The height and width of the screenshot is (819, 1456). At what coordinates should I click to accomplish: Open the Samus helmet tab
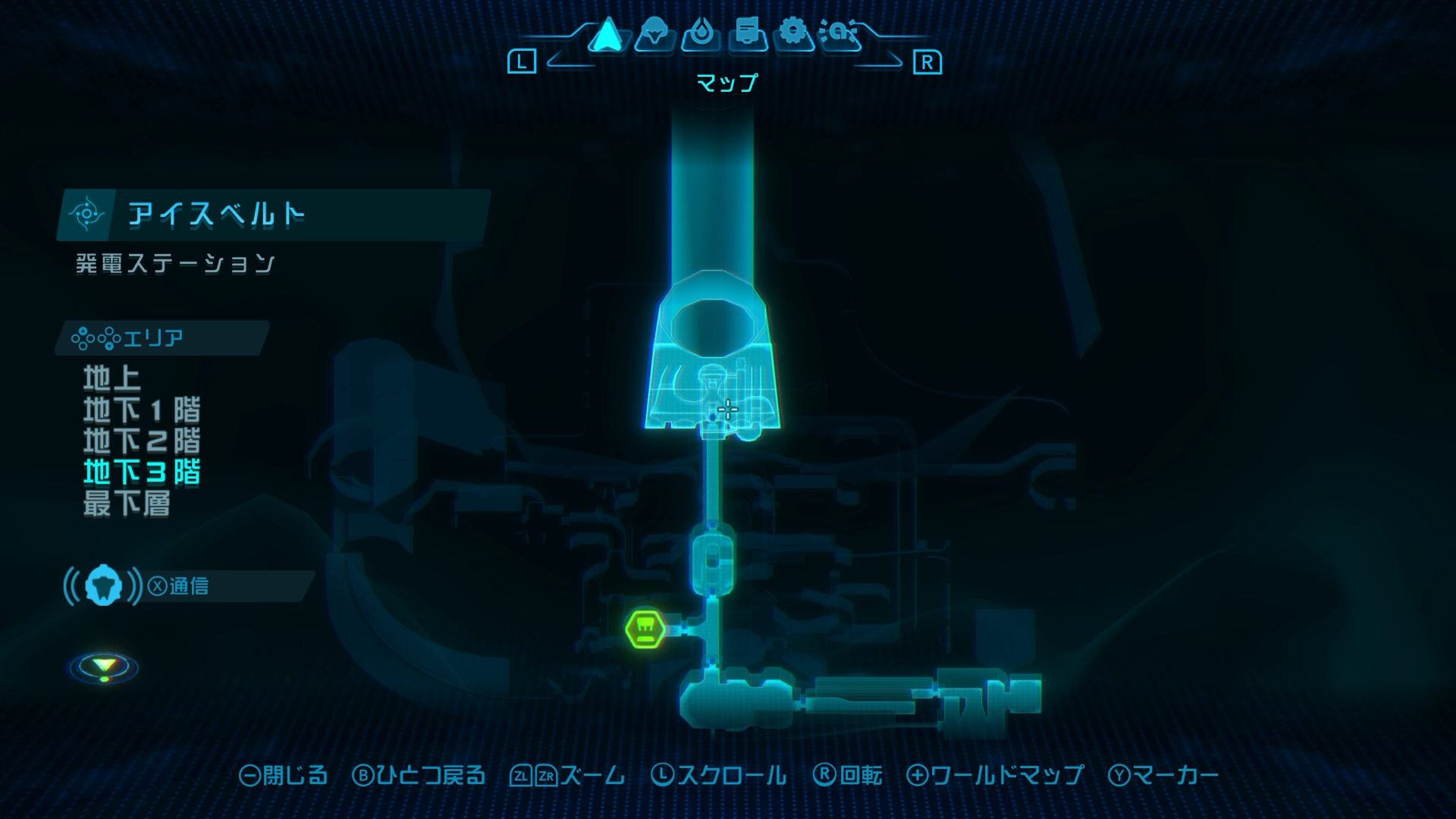(654, 34)
